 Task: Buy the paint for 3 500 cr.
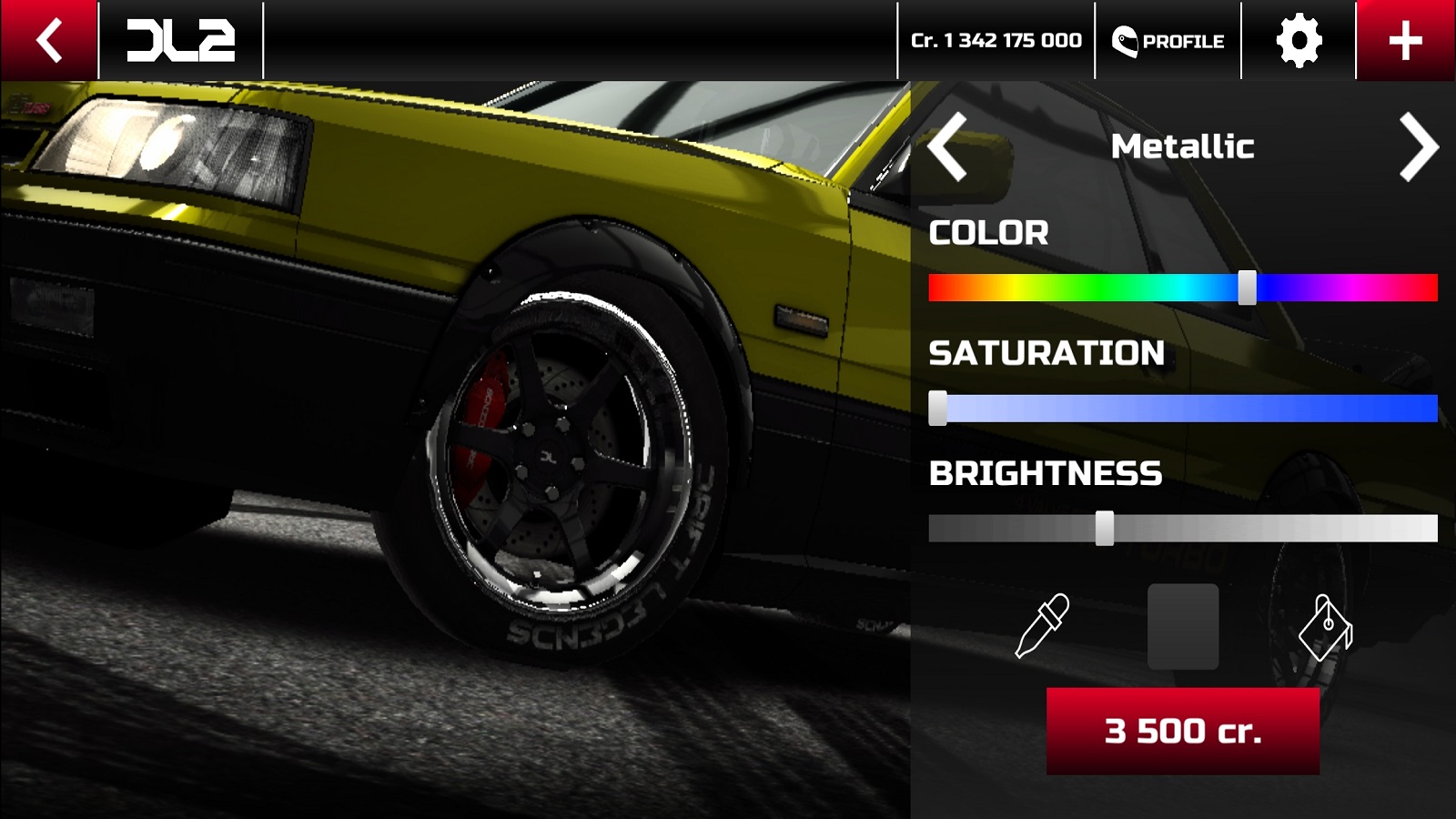1182,731
